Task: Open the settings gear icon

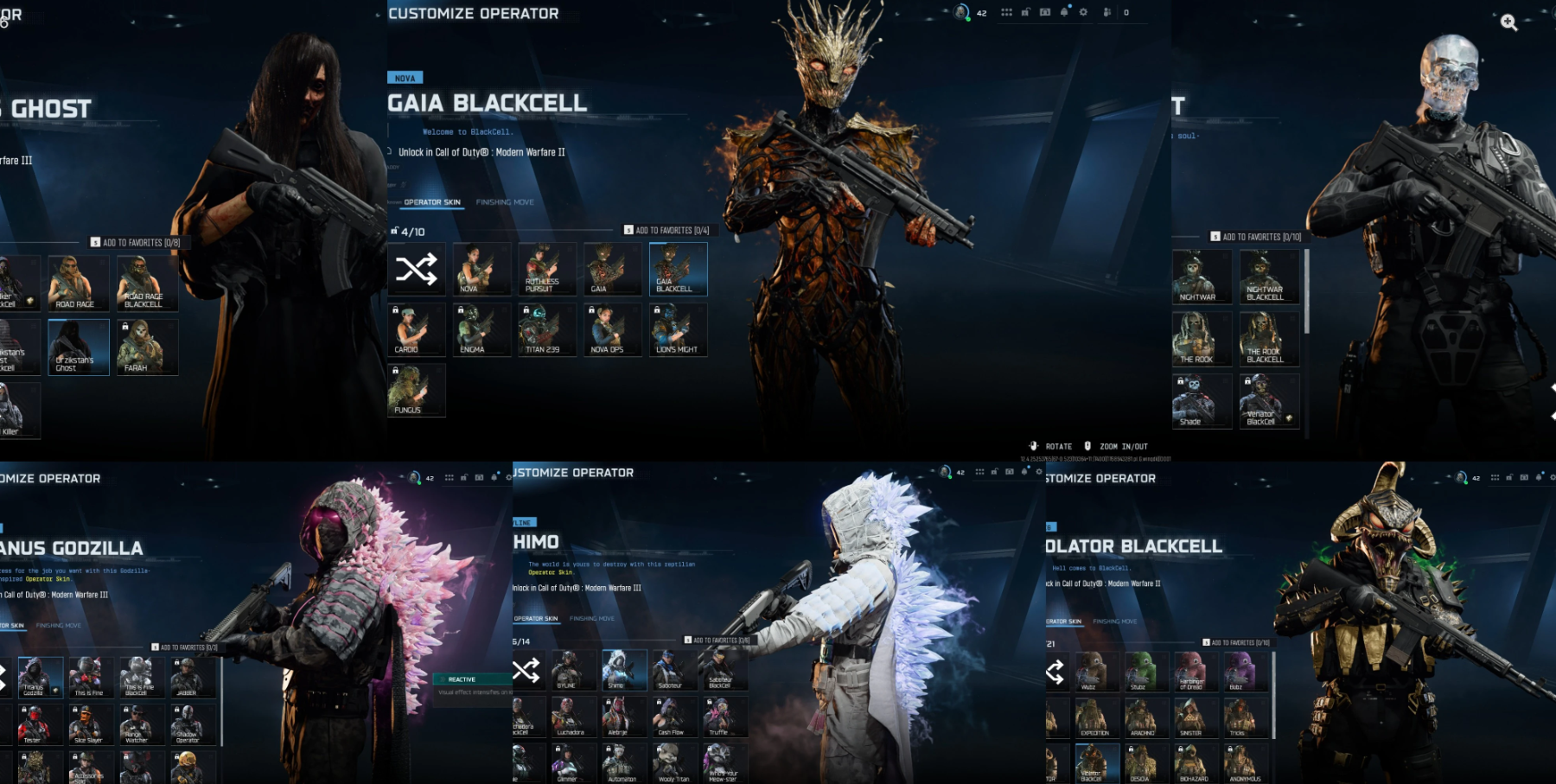Action: coord(1084,12)
